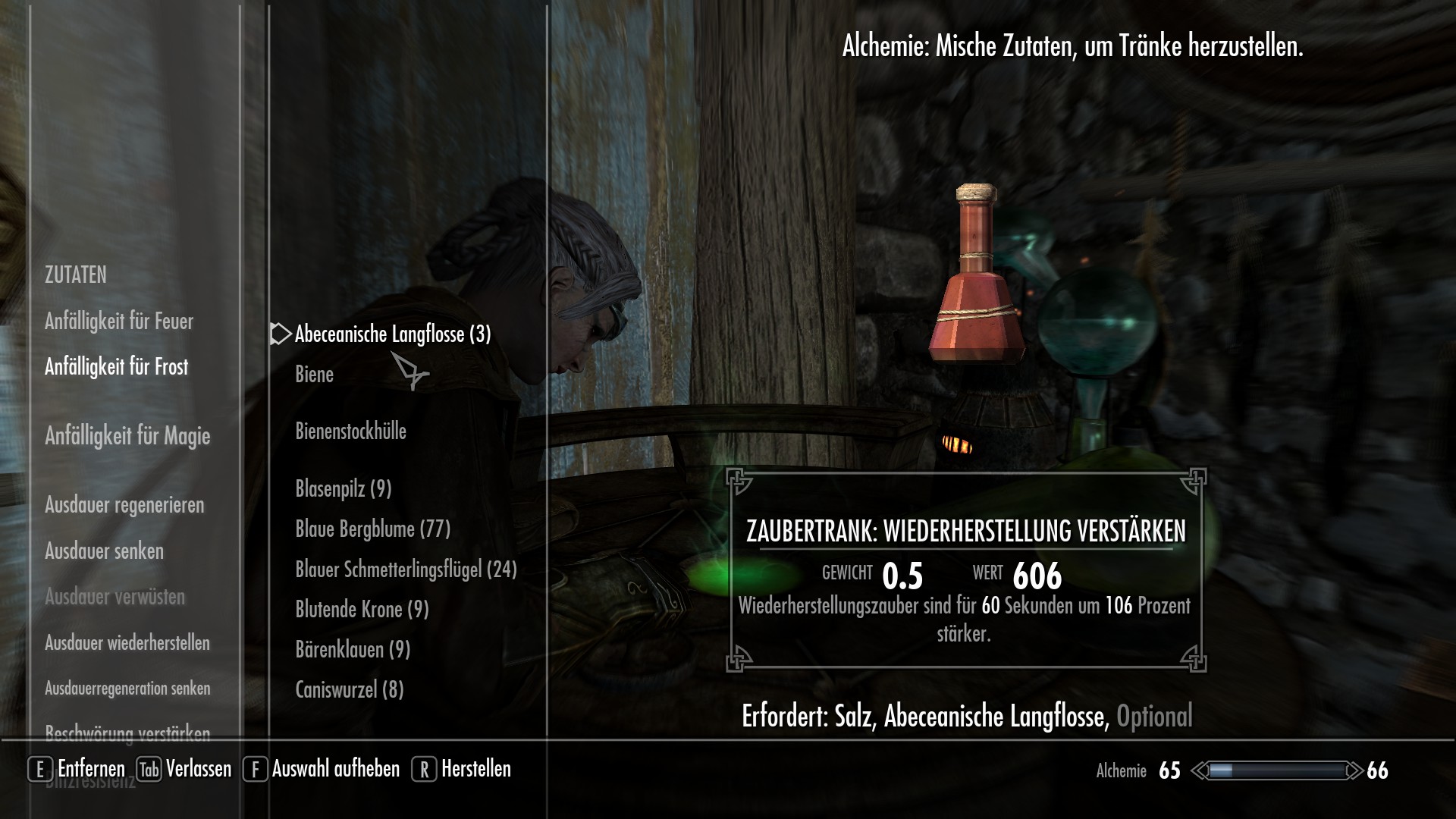The image size is (1456, 819).
Task: Open the Beschwörung verstärken category
Action: coord(127,735)
